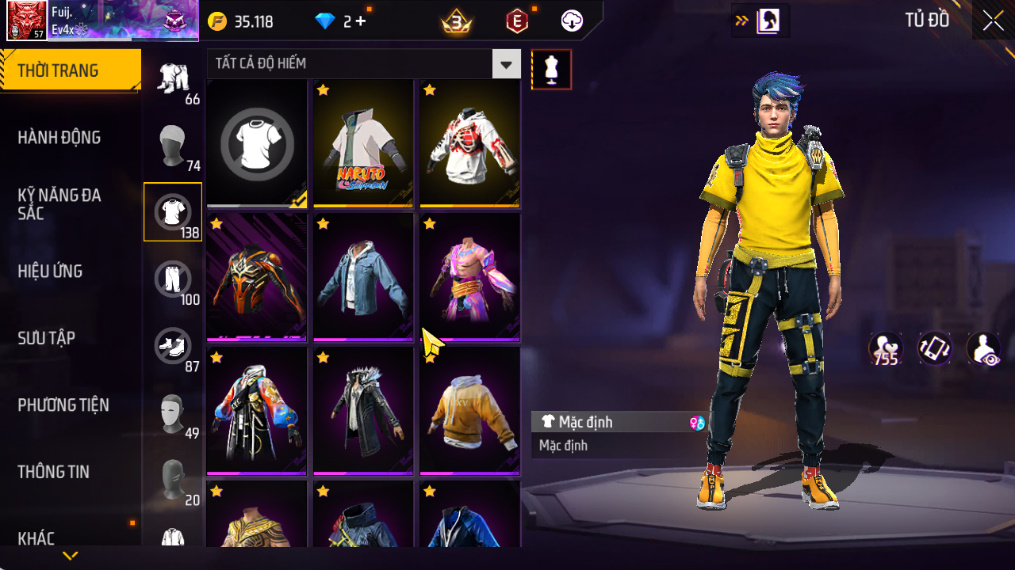Open the Tất Cả Độ Hiếm rarity dropdown
This screenshot has width=1015, height=570.
coord(506,64)
